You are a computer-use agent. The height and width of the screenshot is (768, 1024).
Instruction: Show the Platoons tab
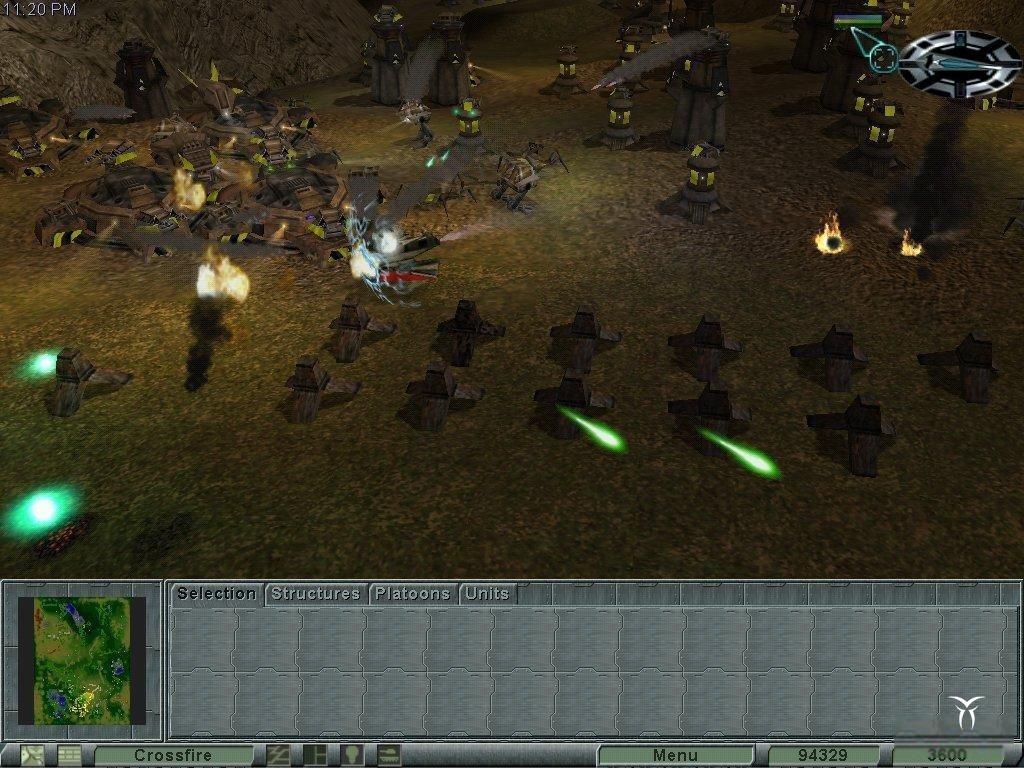coord(412,594)
